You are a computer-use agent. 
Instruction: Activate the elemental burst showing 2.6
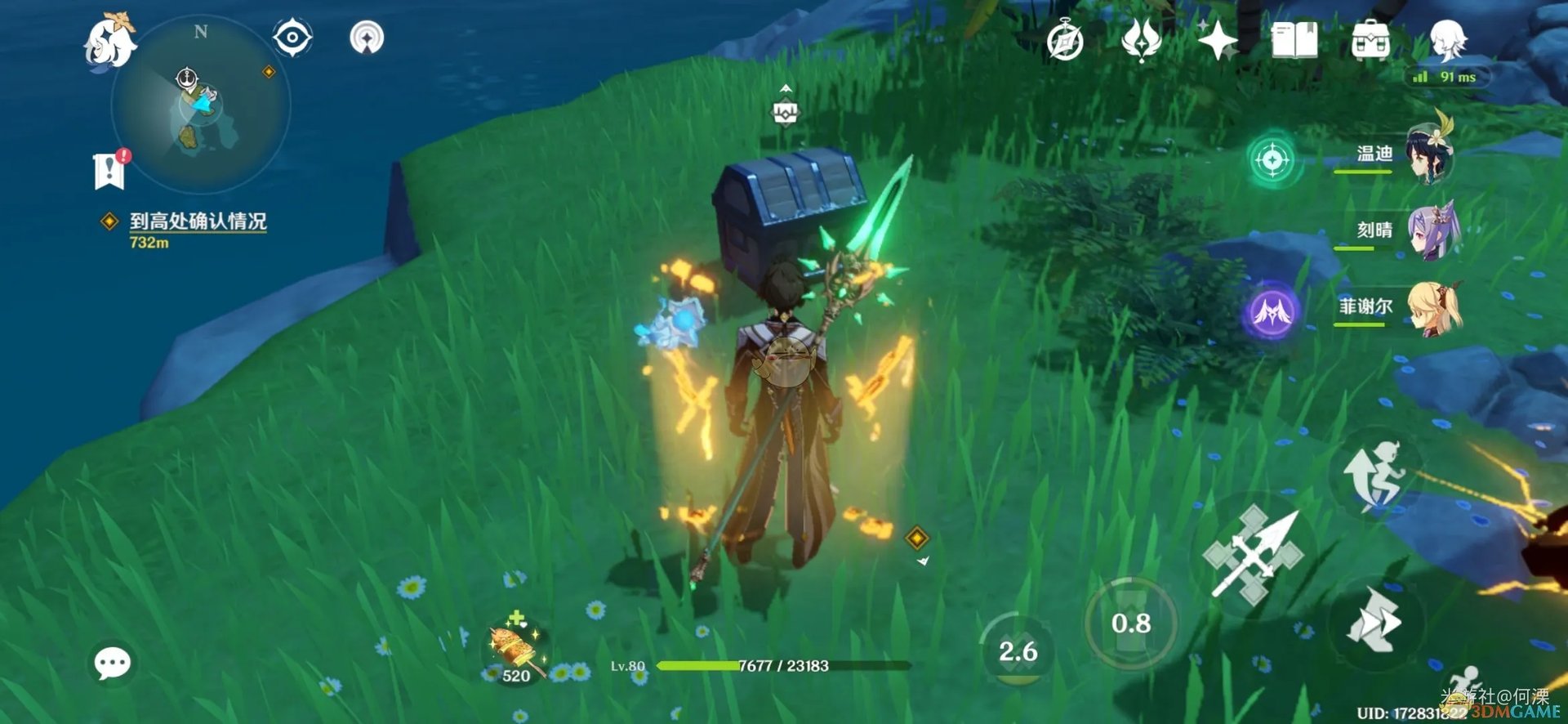pyautogui.click(x=1018, y=651)
